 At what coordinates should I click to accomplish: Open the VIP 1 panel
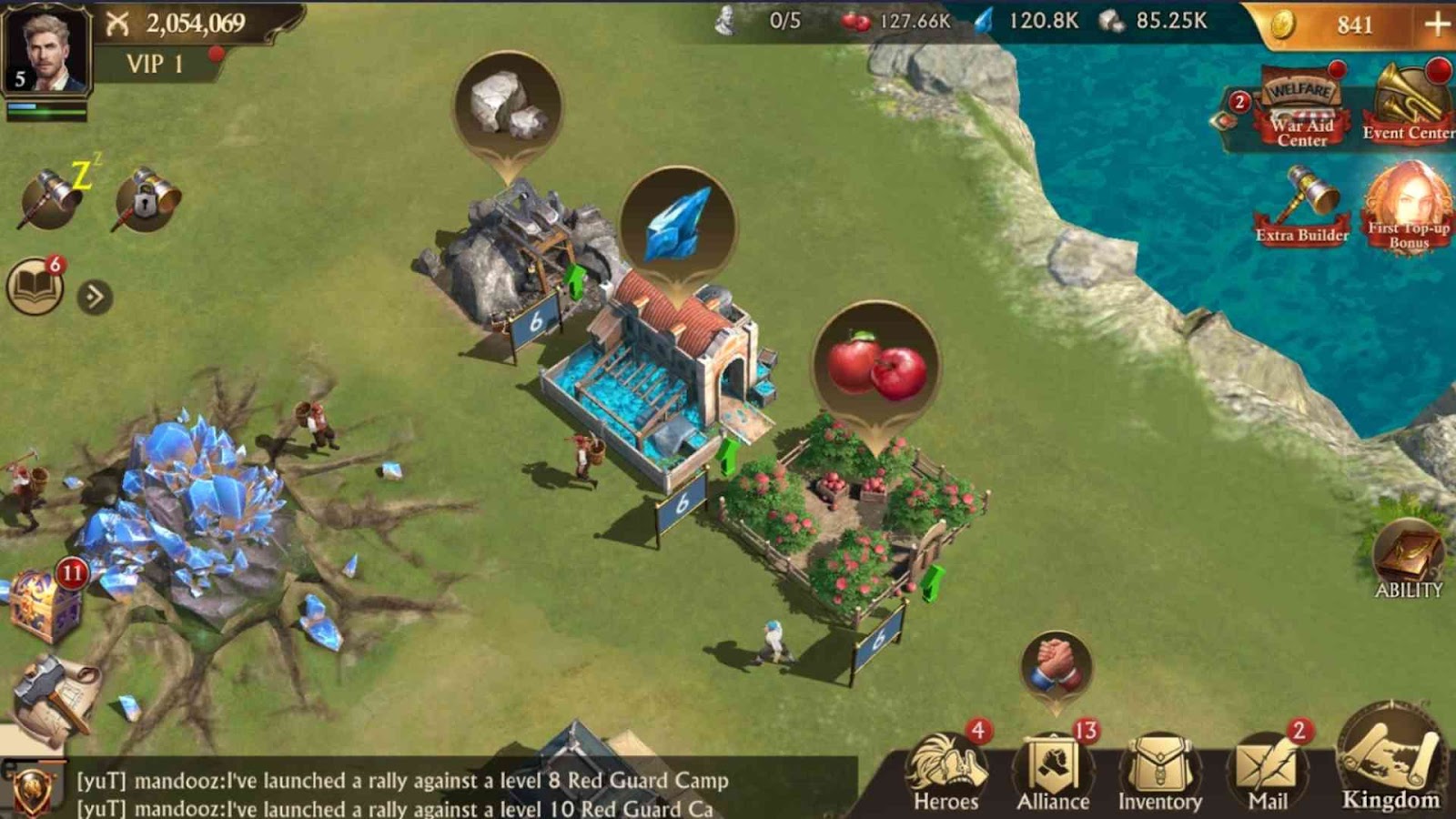155,64
